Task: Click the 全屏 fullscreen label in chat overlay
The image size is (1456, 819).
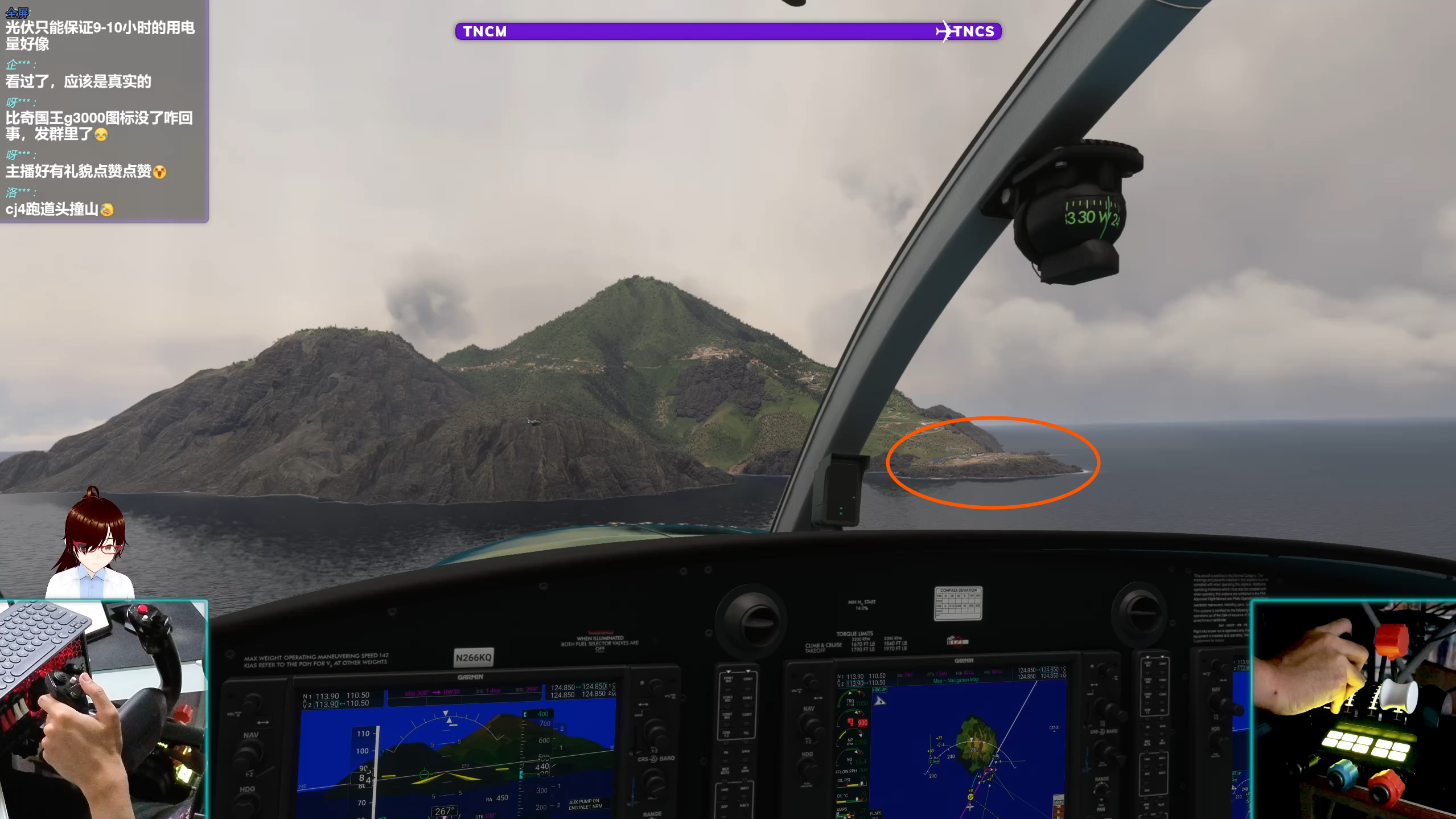Action: (17, 12)
